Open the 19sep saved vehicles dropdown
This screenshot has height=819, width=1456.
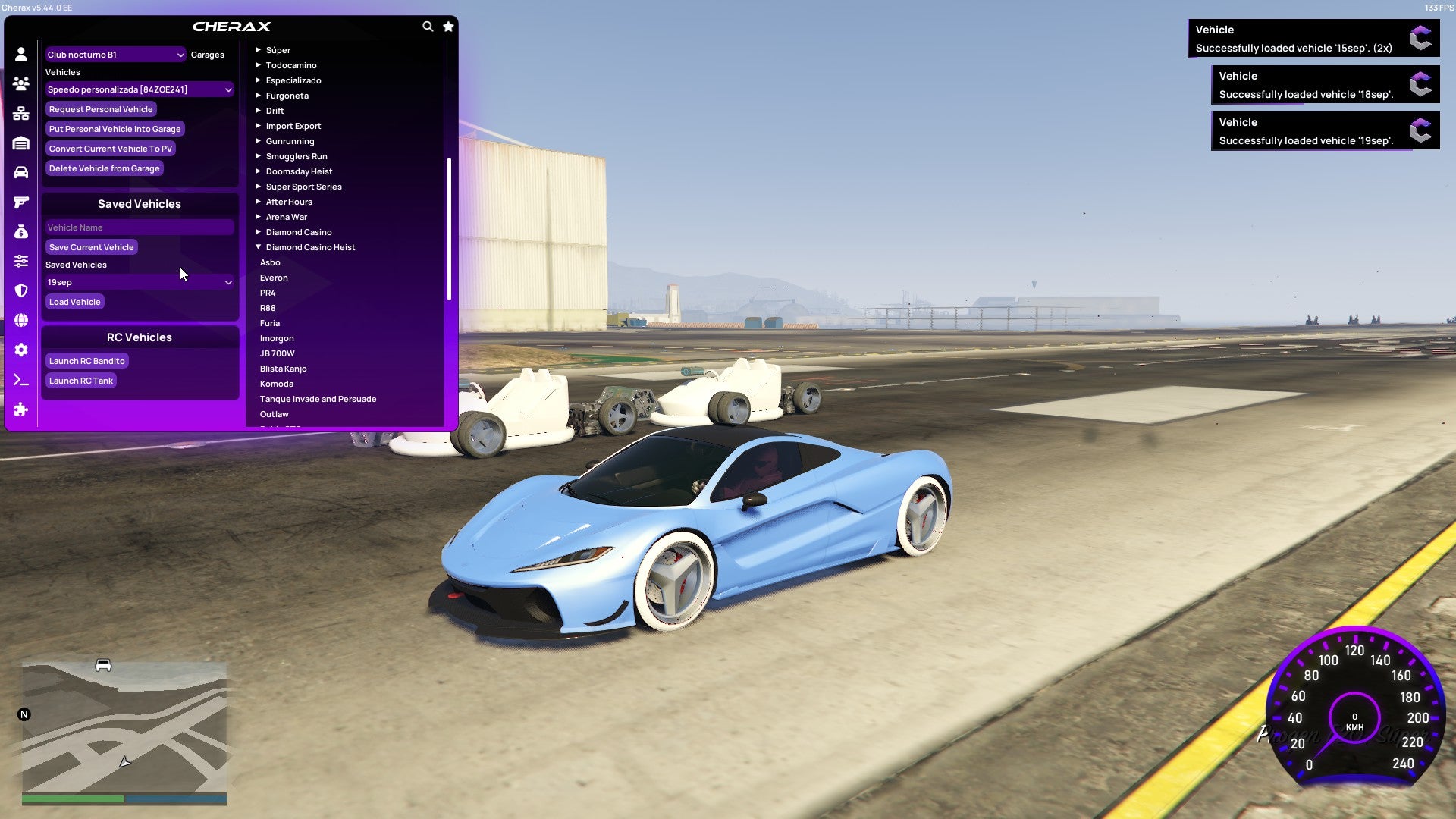[140, 281]
